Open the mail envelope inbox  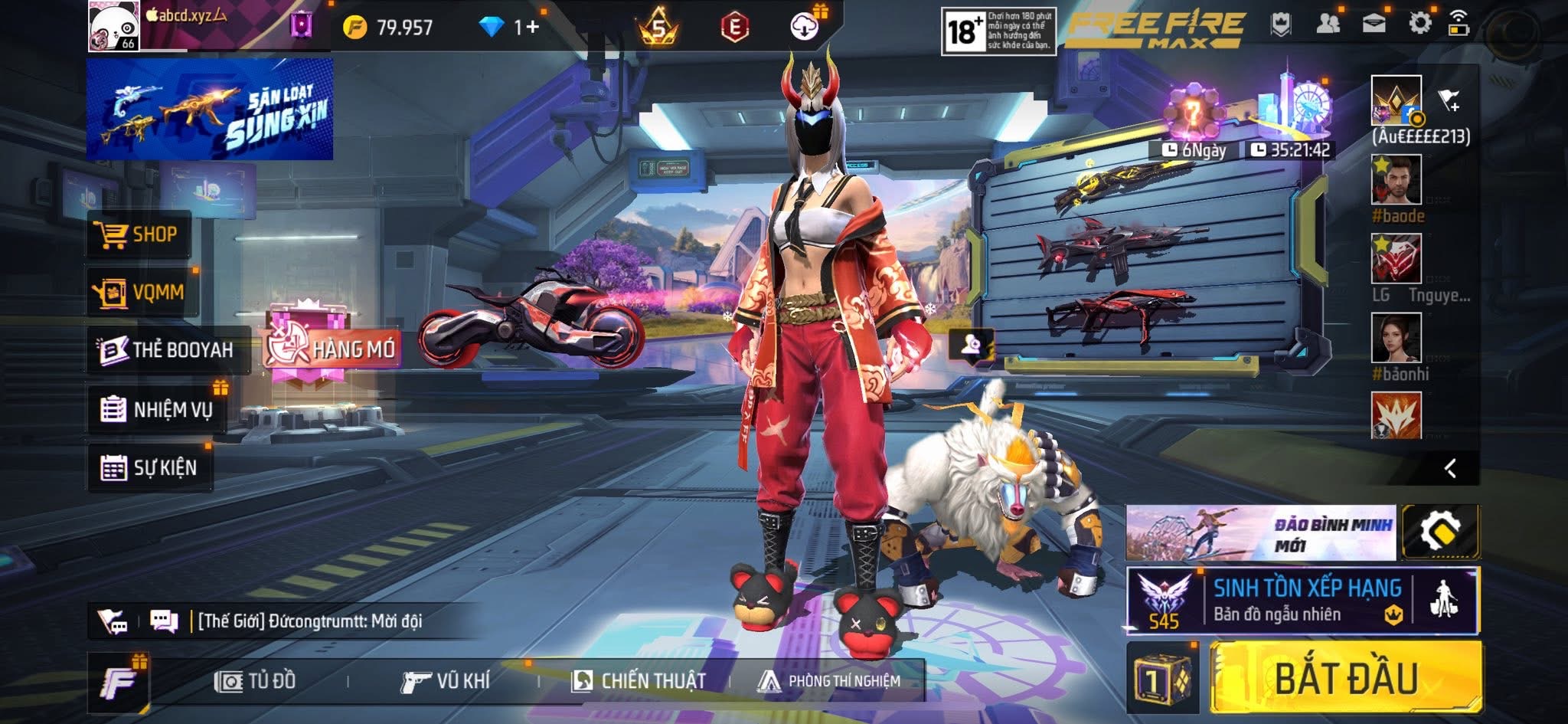[x=1374, y=24]
